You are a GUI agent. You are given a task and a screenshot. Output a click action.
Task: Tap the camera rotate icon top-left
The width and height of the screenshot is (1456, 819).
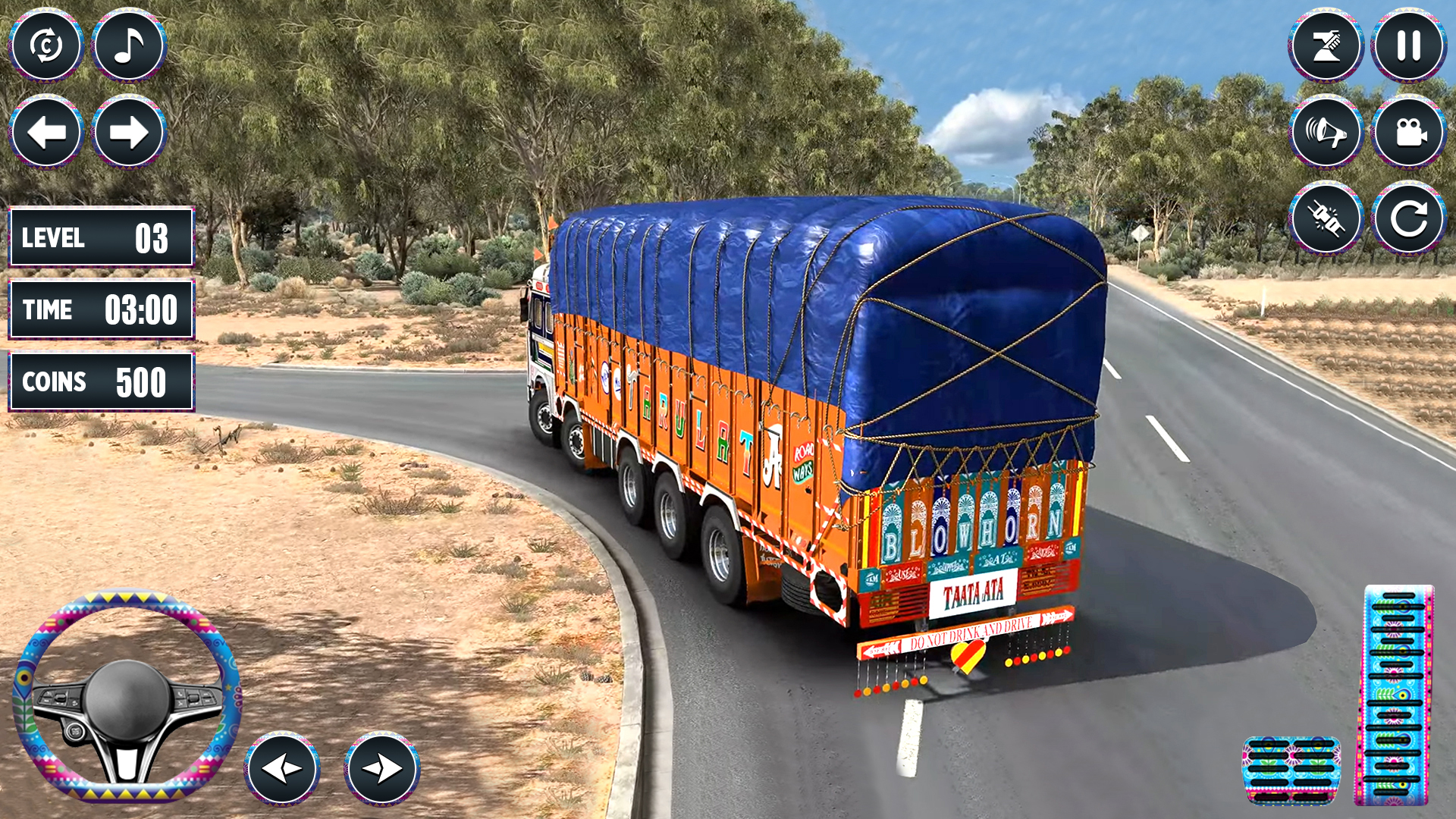pos(48,45)
